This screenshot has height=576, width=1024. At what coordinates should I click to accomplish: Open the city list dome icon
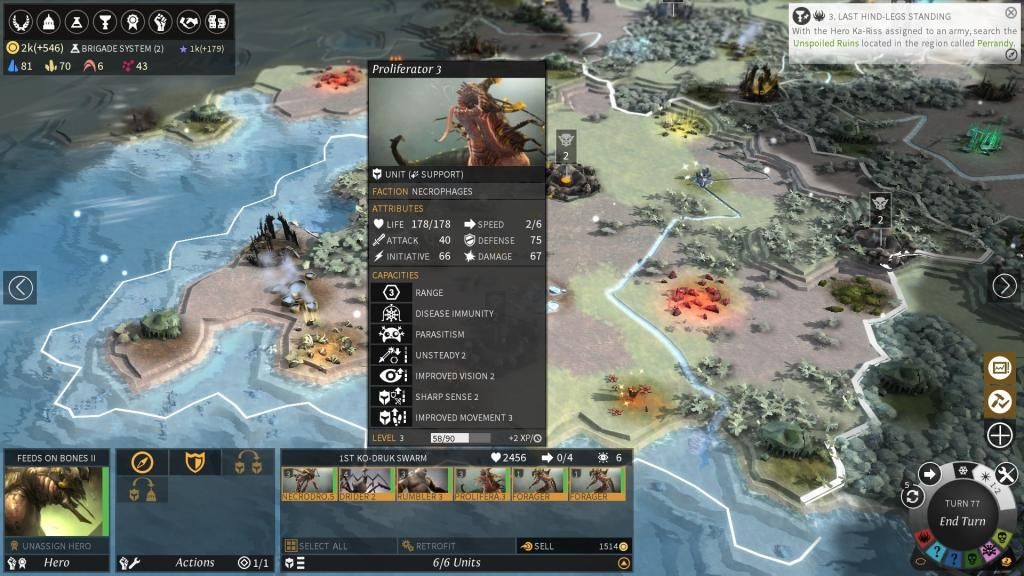(47, 21)
